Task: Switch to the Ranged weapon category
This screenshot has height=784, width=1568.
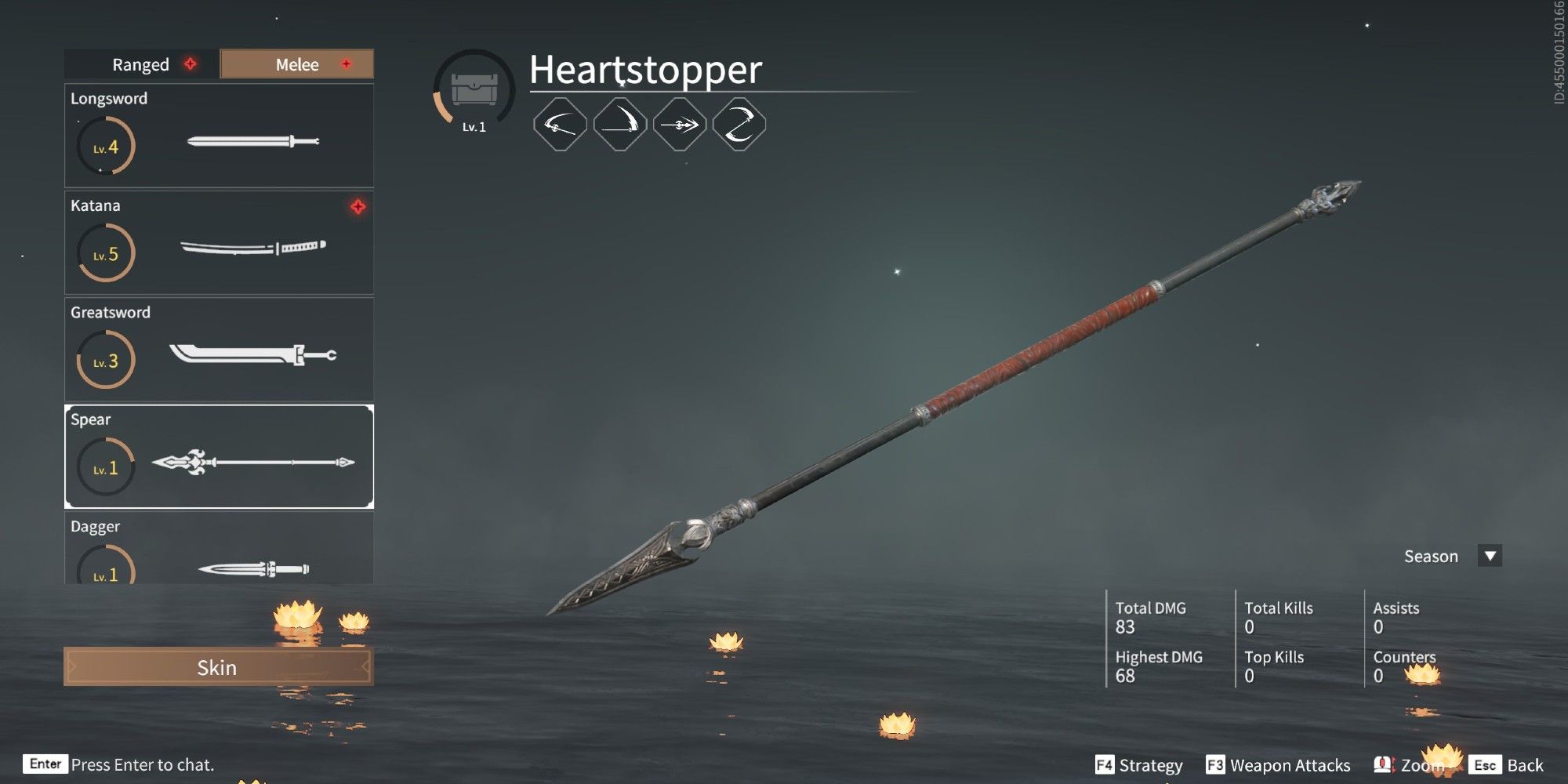Action: 141,64
